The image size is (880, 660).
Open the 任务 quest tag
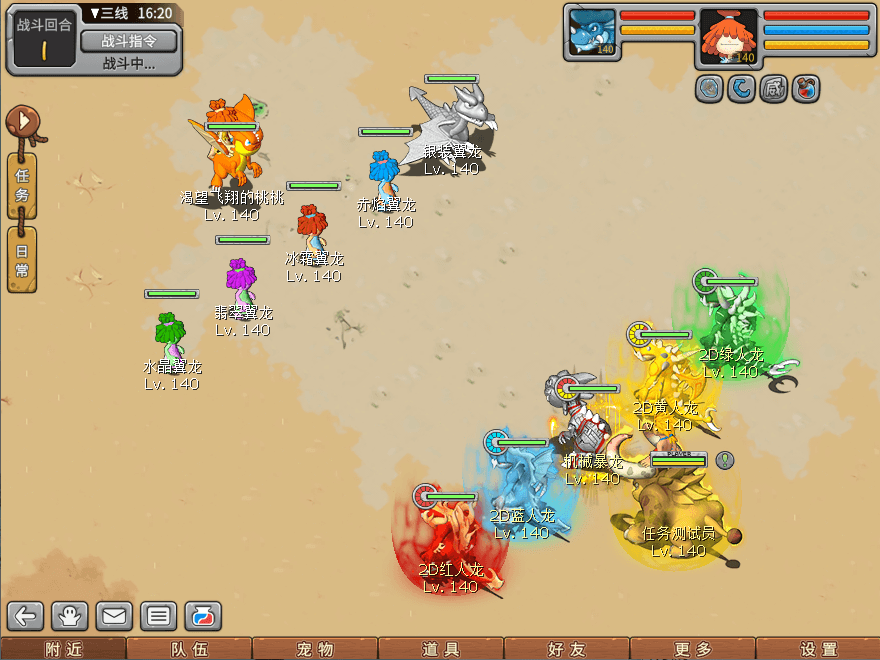(22, 185)
